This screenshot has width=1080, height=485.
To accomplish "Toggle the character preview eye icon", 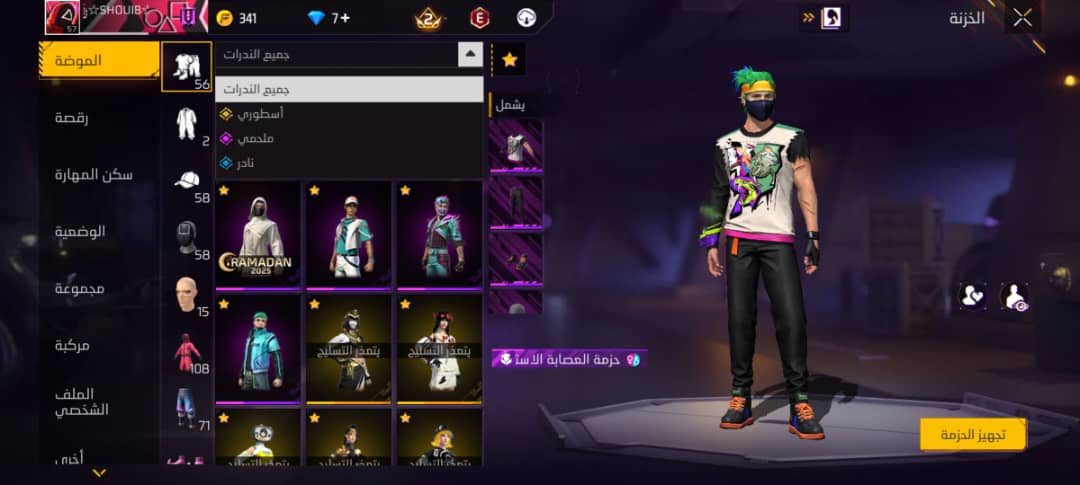I will tap(1014, 295).
